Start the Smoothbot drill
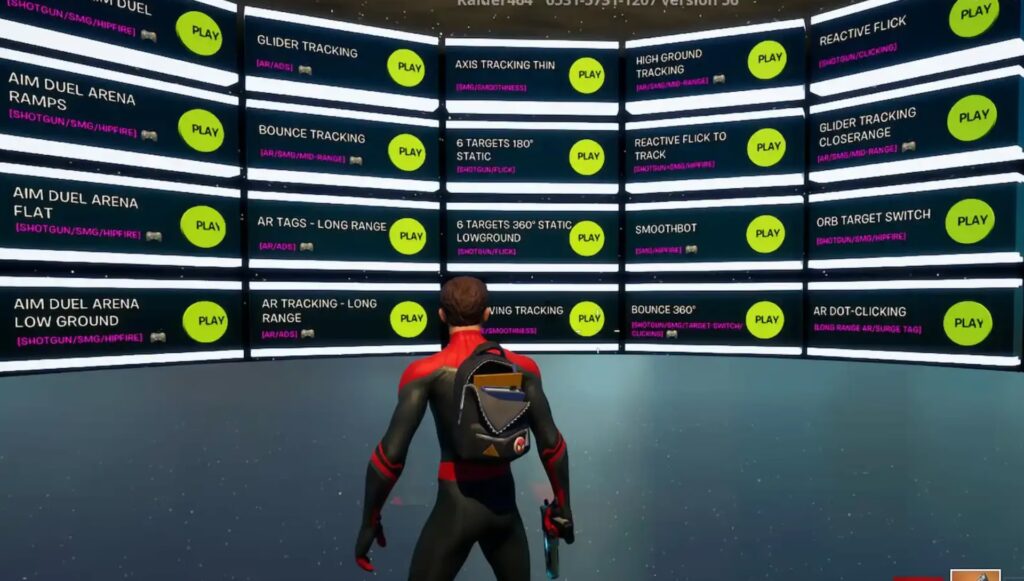 [x=765, y=234]
